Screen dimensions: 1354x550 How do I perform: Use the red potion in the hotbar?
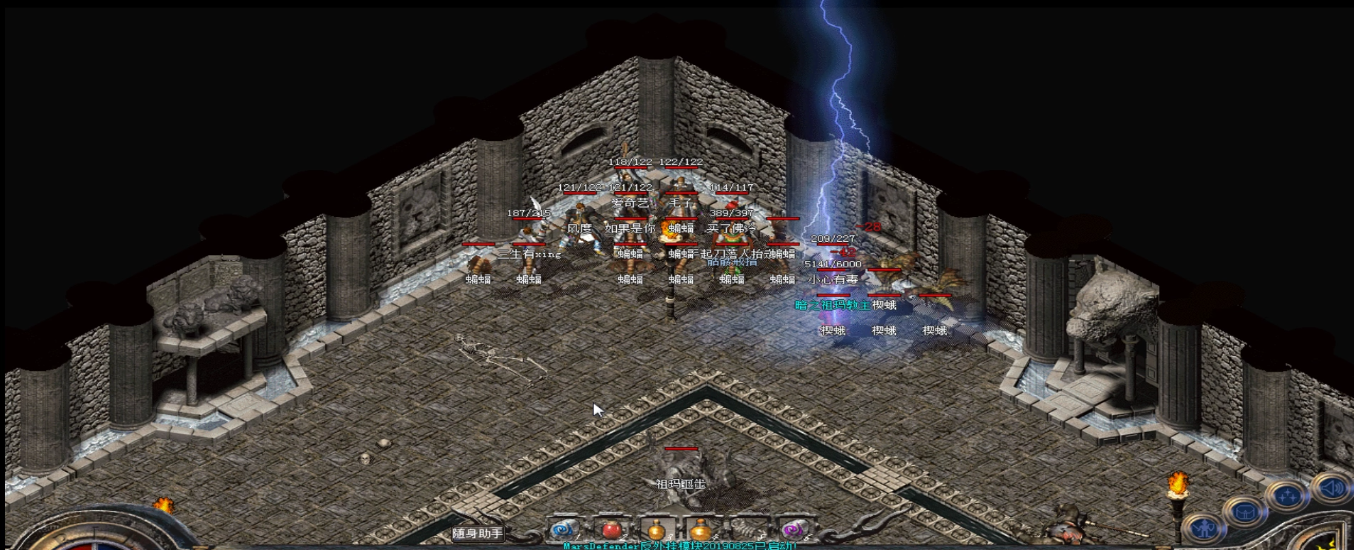point(610,530)
